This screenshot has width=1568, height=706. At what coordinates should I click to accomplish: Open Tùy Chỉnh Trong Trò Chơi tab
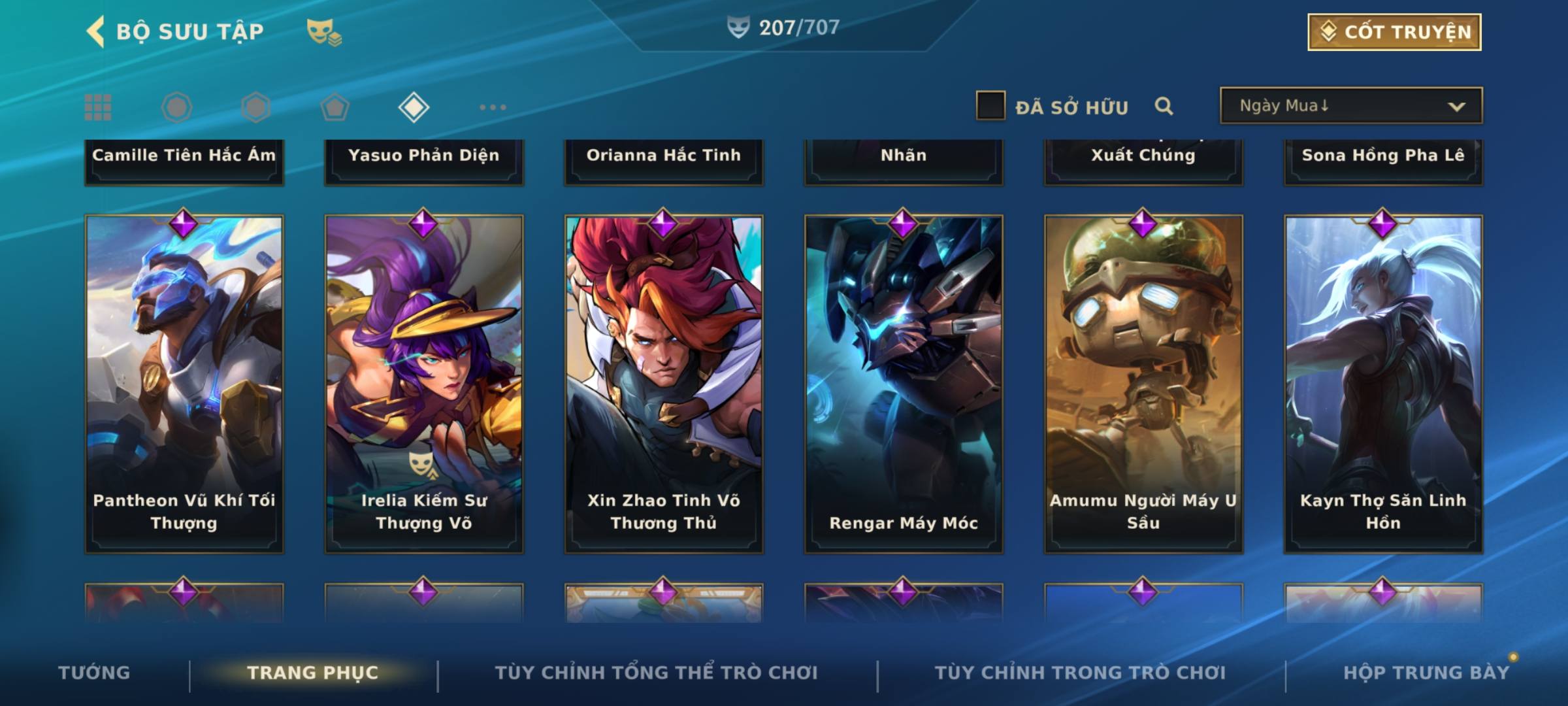tap(1080, 673)
